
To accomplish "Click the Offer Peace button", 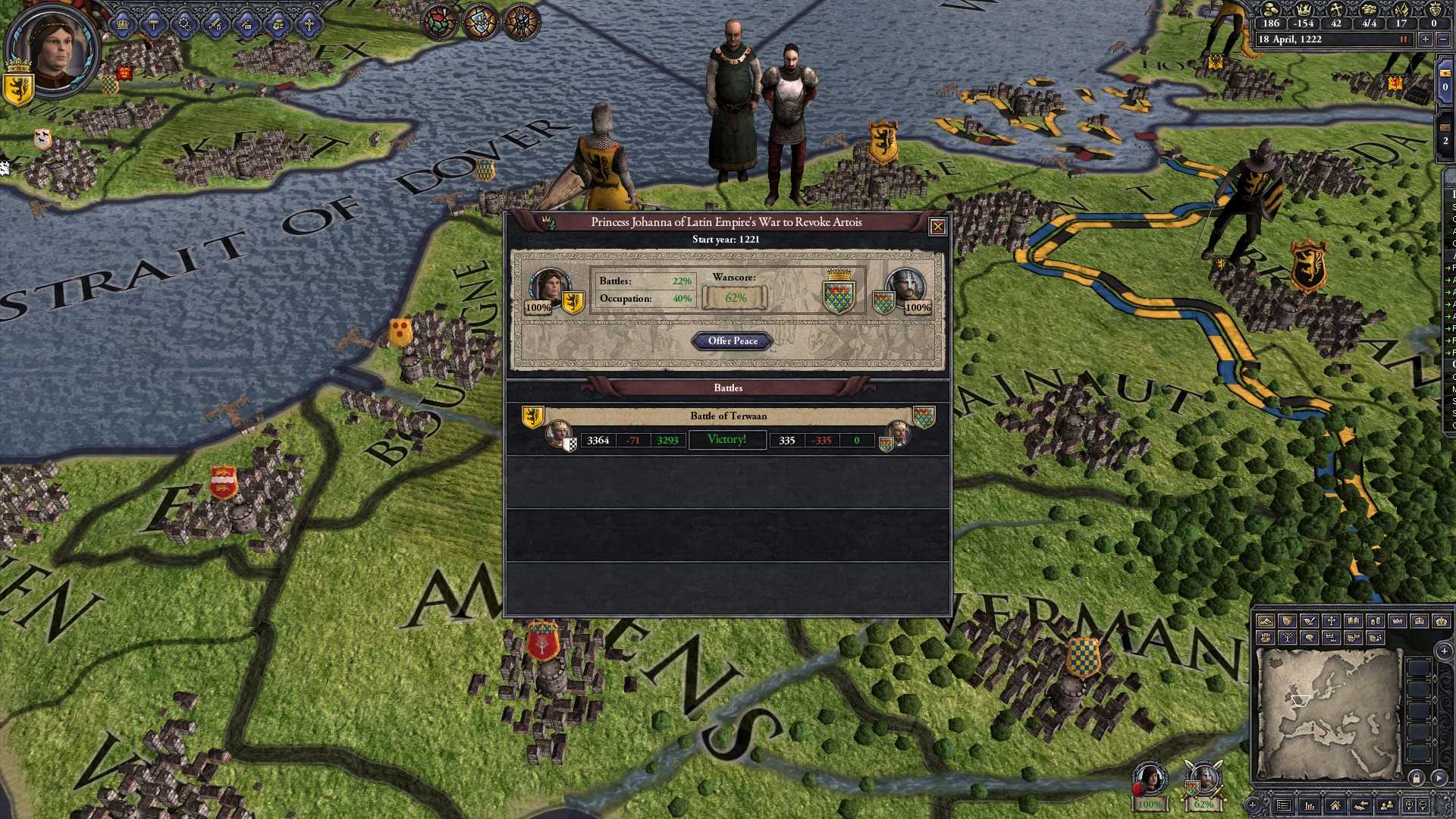I will point(732,341).
